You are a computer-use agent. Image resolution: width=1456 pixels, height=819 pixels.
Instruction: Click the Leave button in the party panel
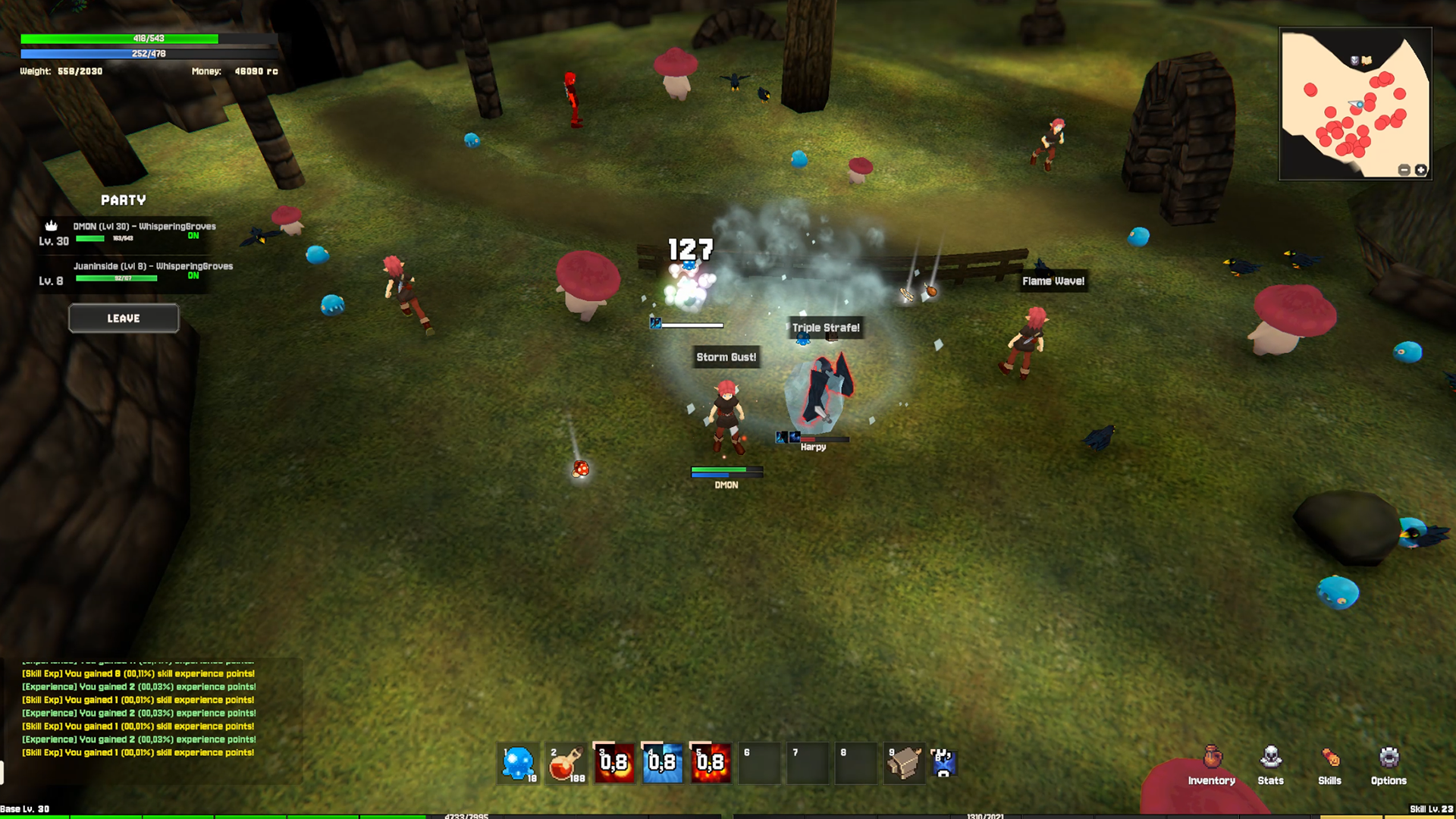tap(123, 318)
